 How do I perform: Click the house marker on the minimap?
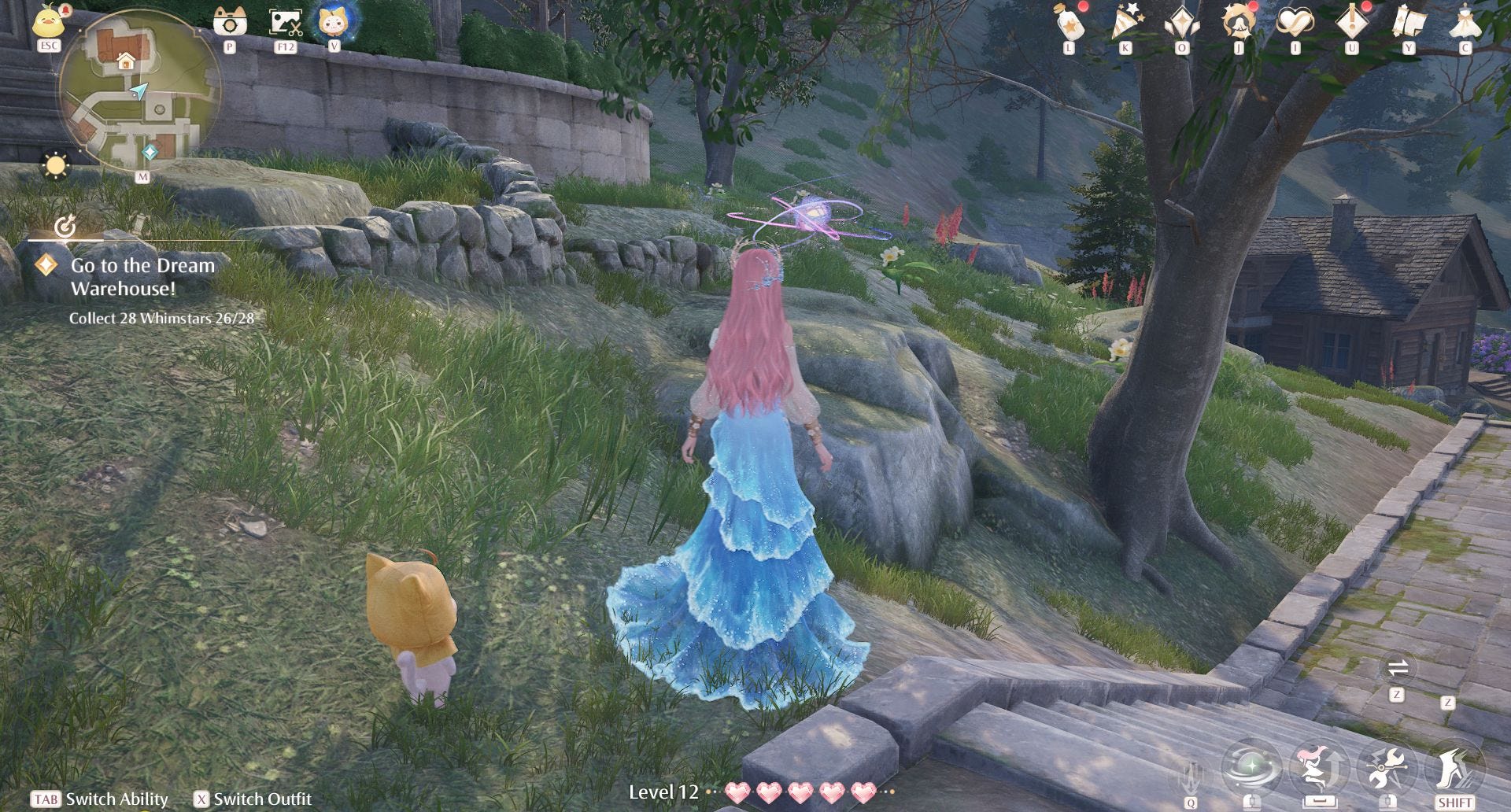[125, 61]
